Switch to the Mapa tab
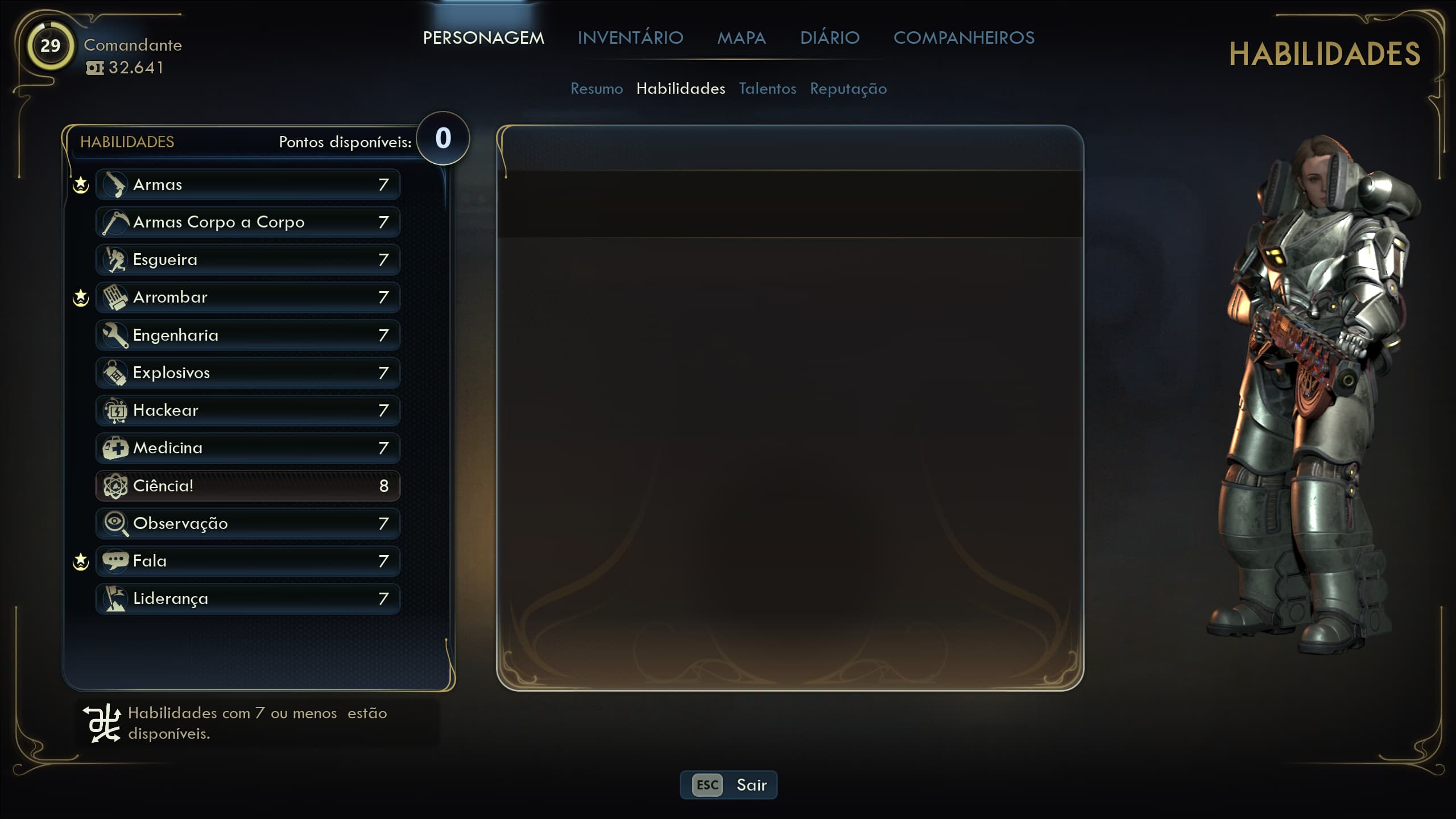 (x=741, y=38)
